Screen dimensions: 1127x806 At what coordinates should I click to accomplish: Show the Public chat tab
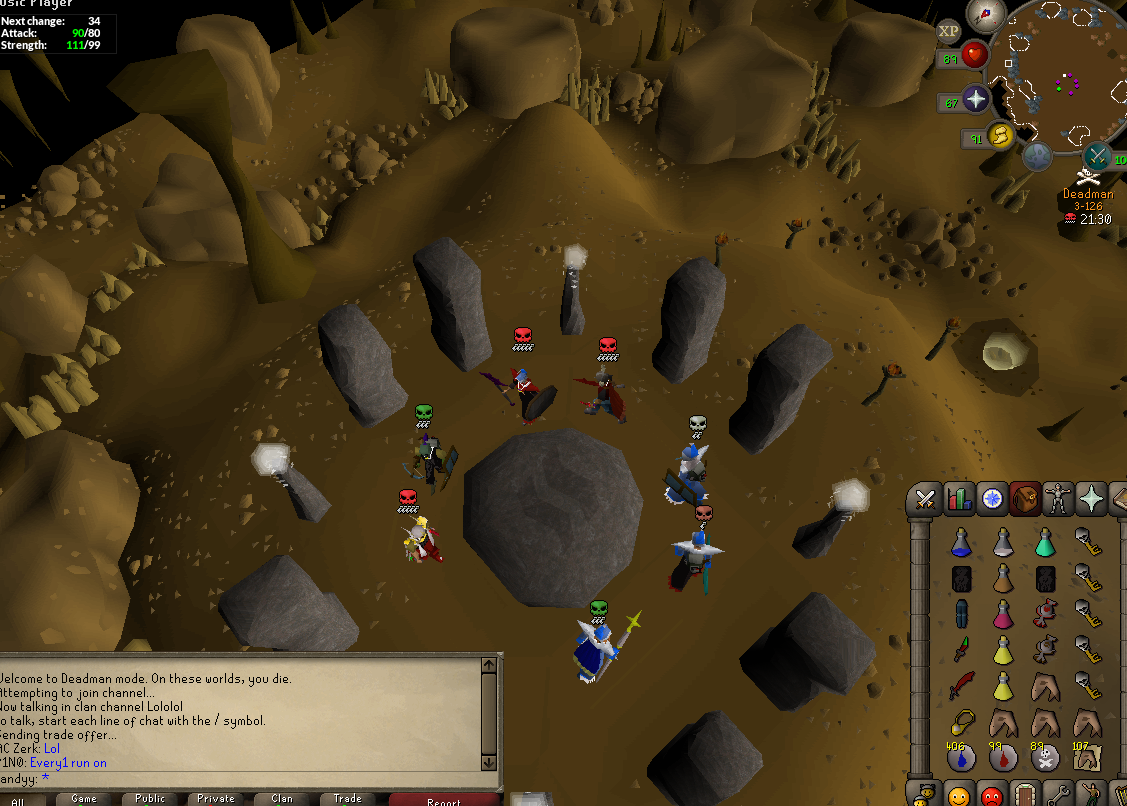point(150,799)
